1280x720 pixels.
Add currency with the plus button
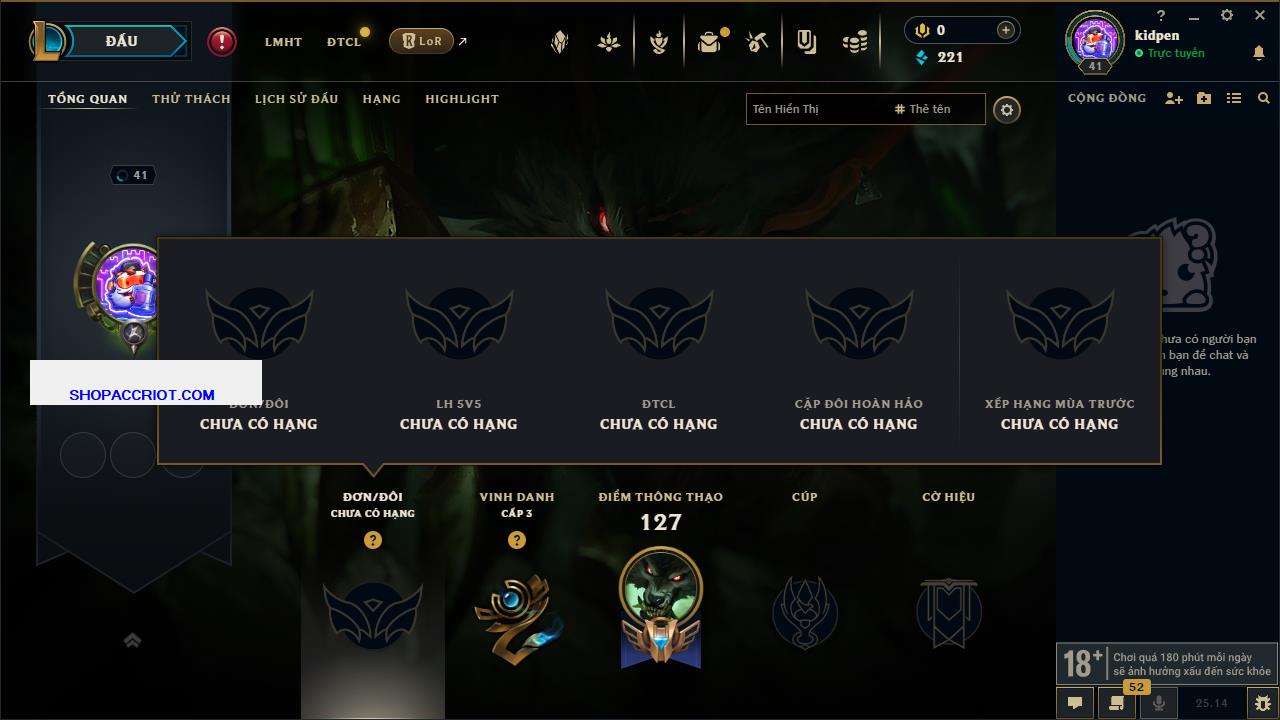[x=1006, y=31]
